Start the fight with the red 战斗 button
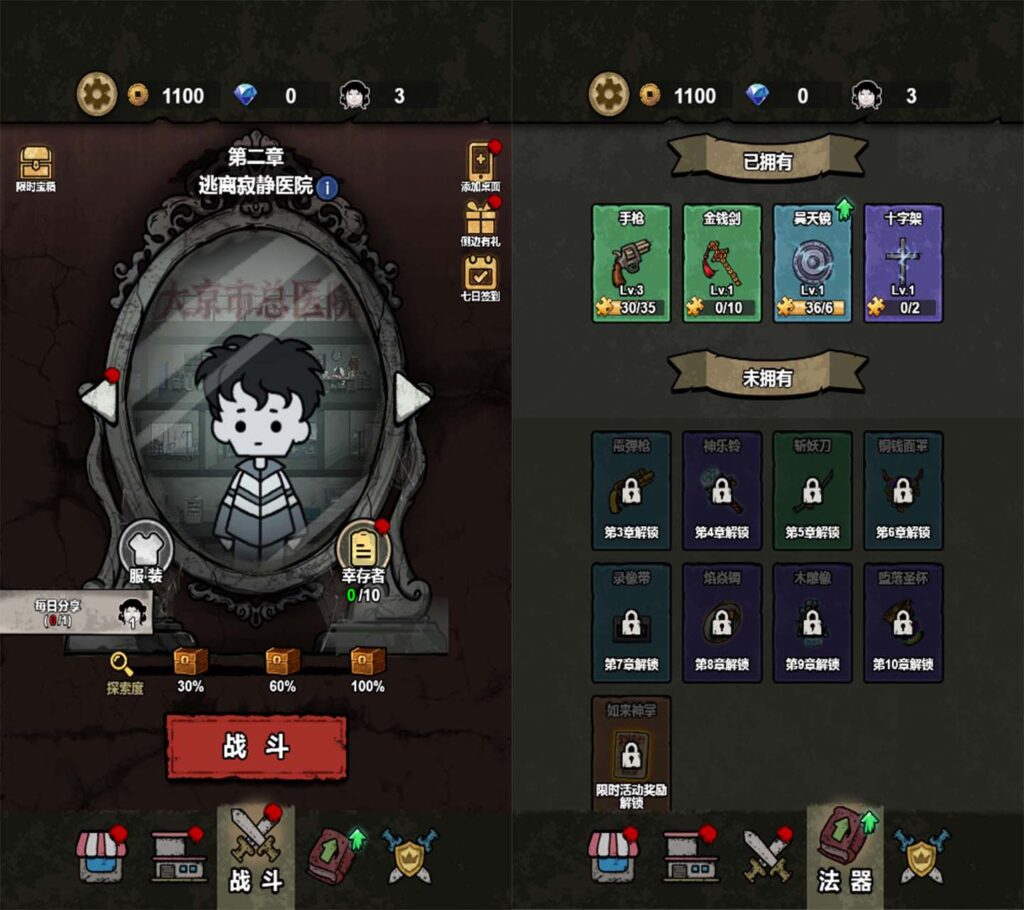The height and width of the screenshot is (910, 1024). pos(256,747)
